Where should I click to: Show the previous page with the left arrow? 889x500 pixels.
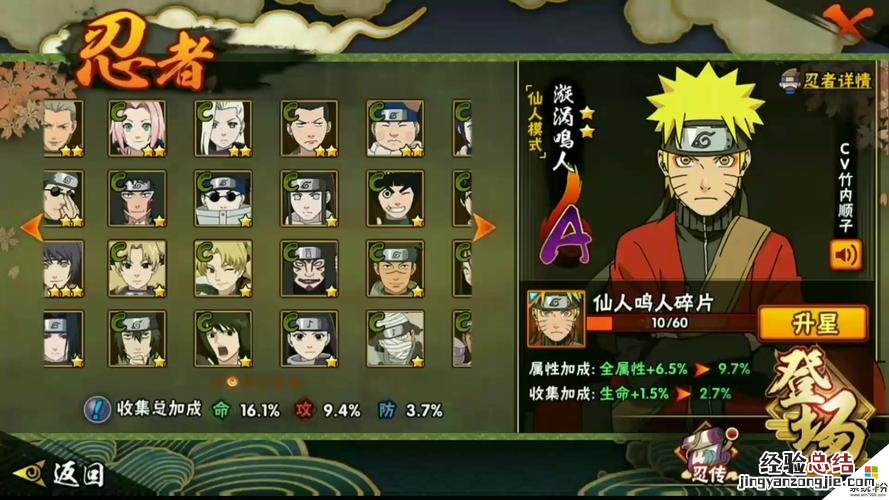[x=31, y=225]
